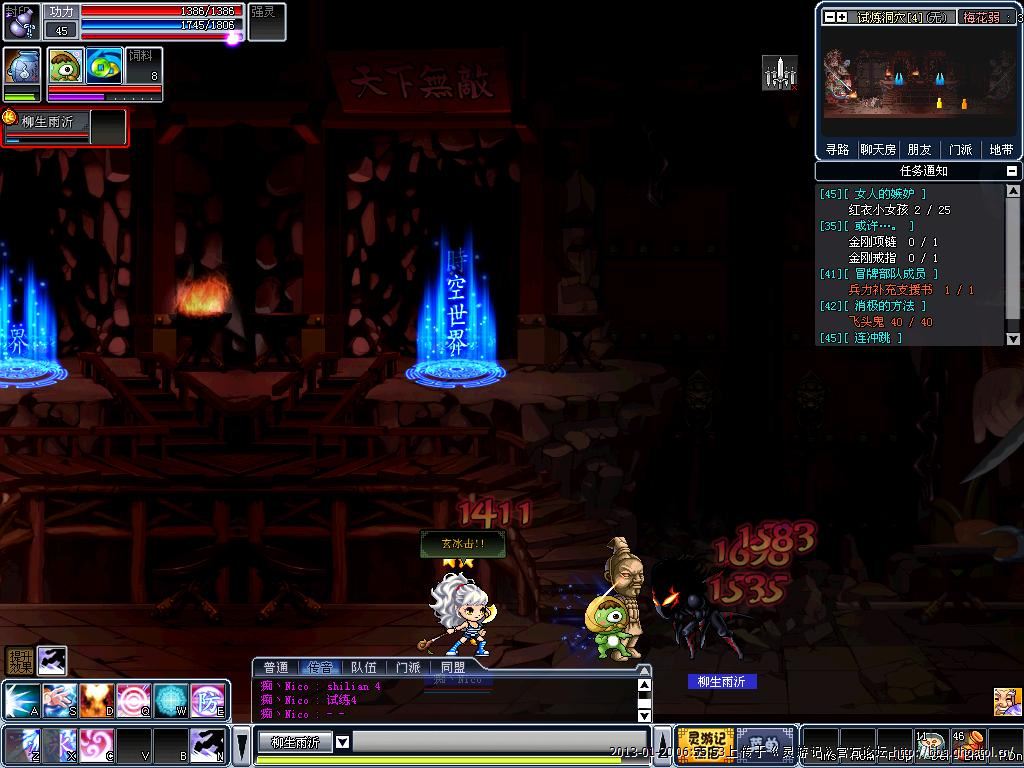
Task: Select the 门派 chat channel tab
Action: 408,667
